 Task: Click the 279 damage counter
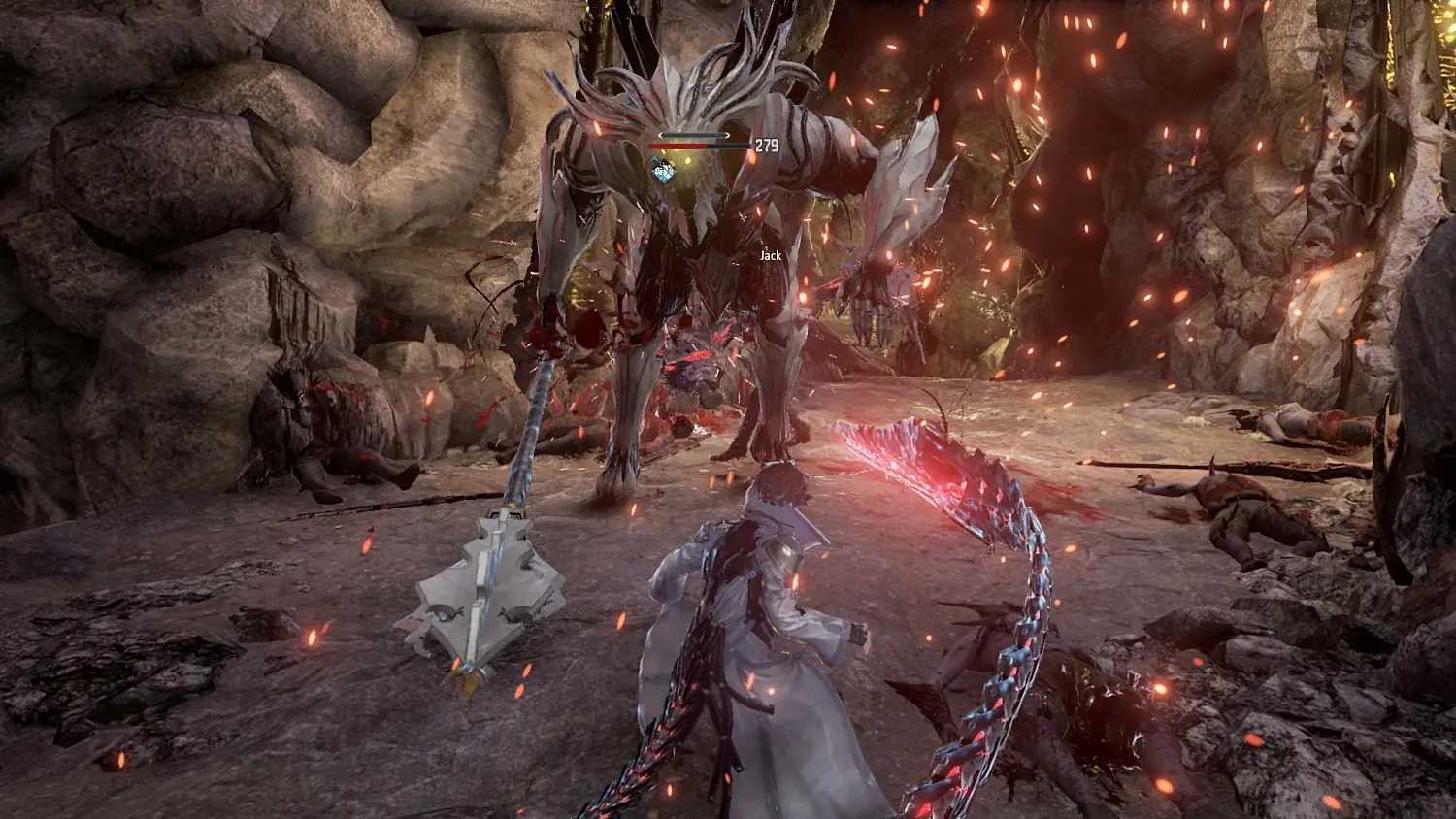(767, 146)
